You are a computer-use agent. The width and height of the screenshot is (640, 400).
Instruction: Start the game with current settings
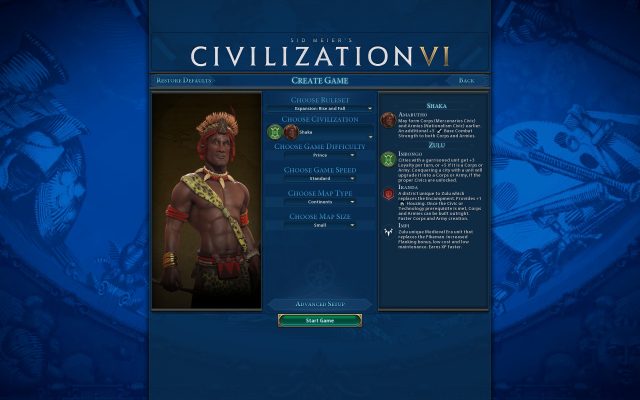pos(320,321)
